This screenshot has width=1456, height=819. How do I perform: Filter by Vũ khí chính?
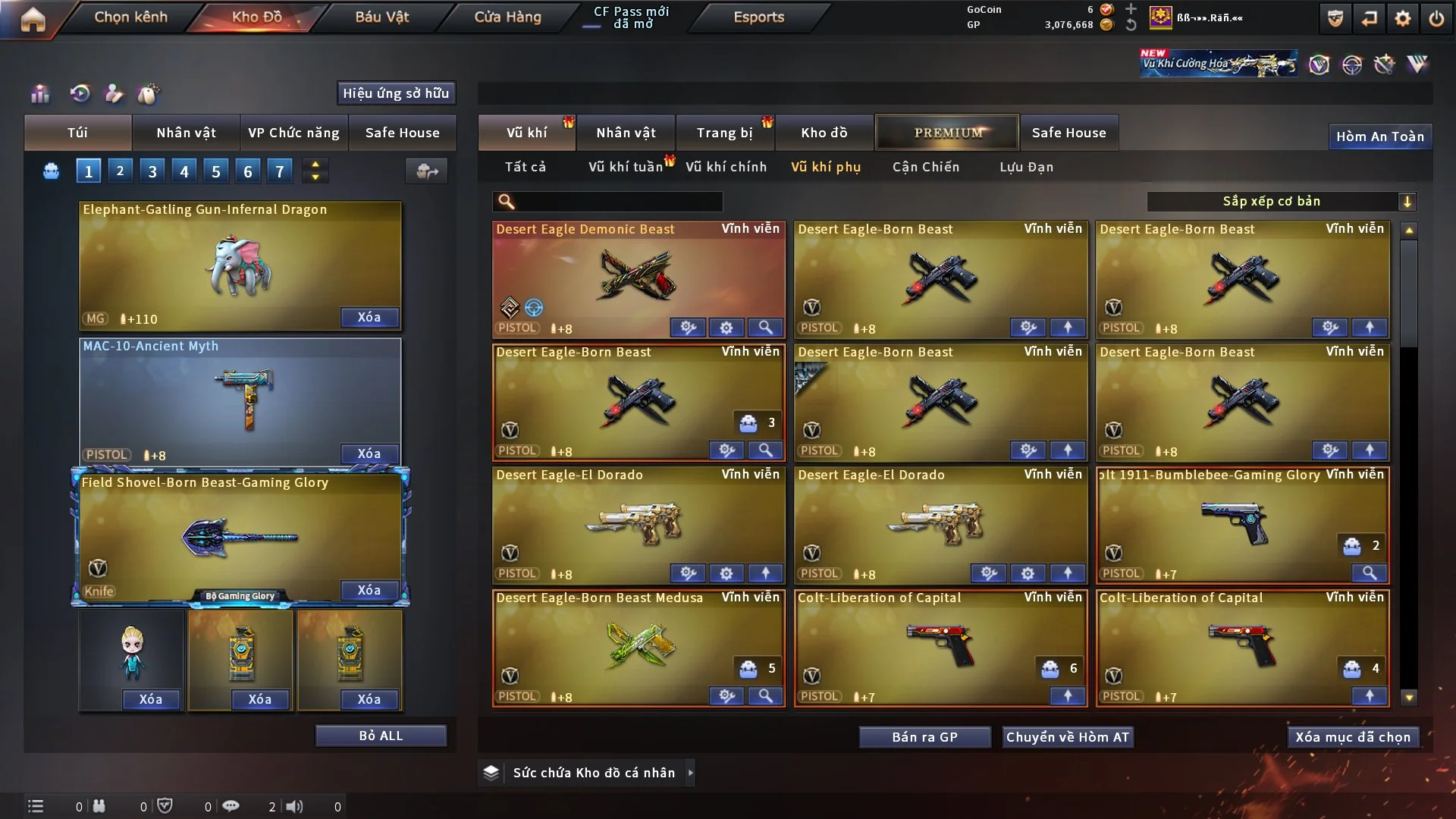pos(726,167)
